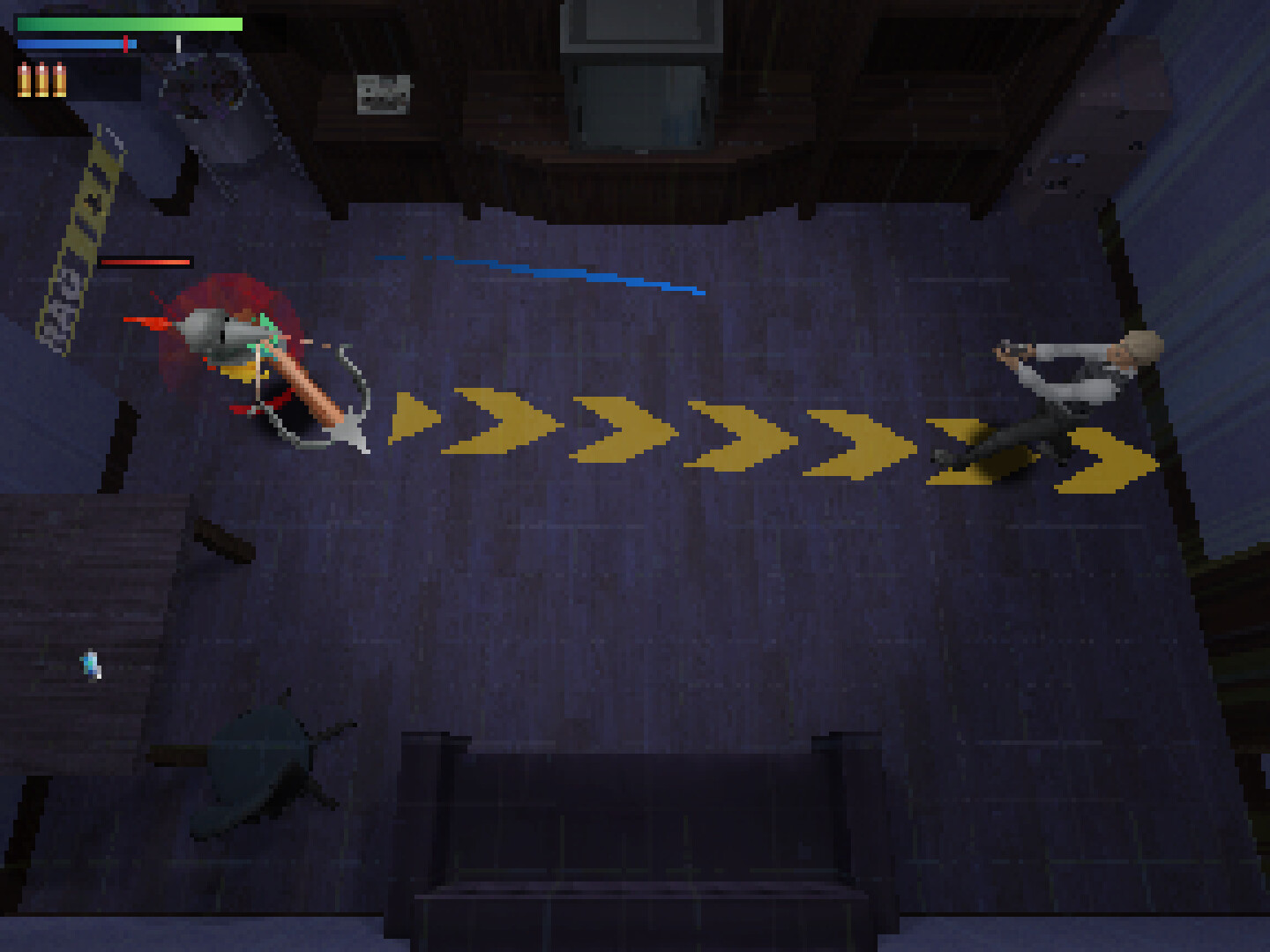Click the rightmost bullet ammo icon

pyautogui.click(x=57, y=79)
